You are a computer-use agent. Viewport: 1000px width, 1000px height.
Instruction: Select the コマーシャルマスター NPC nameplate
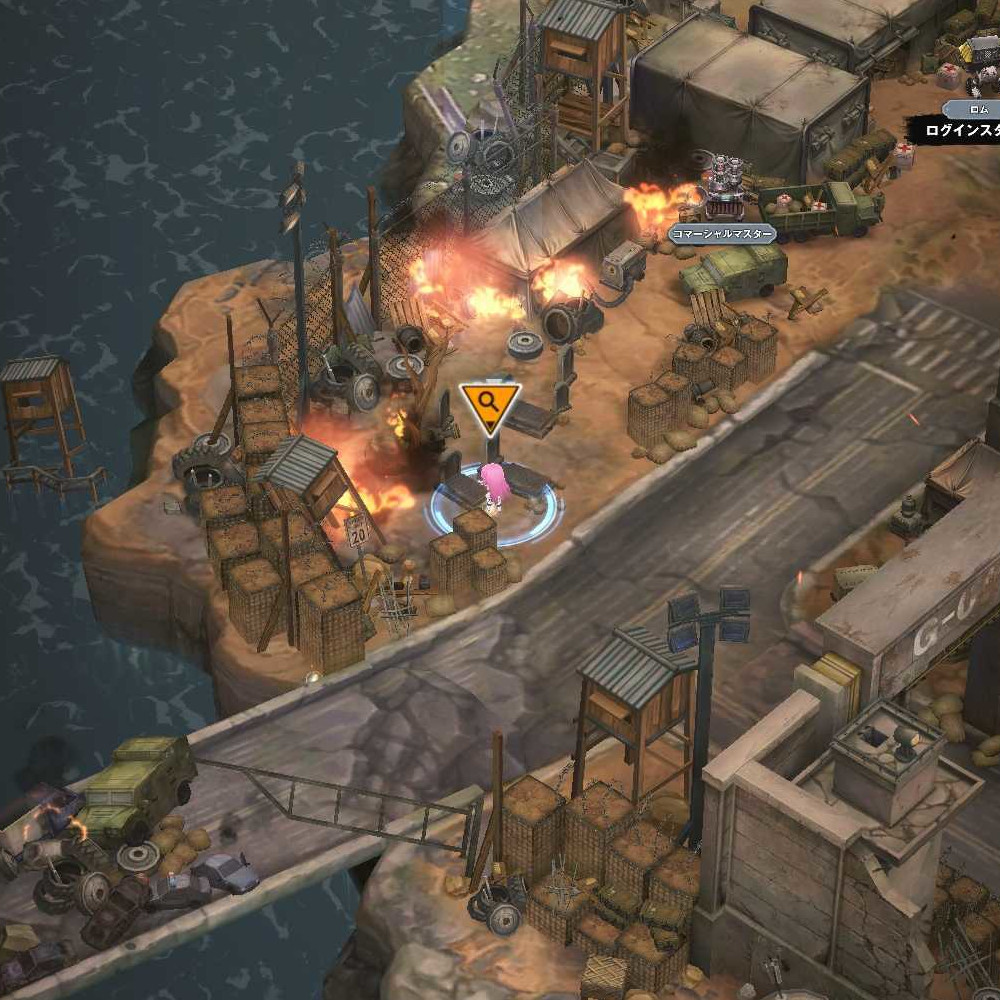click(x=722, y=234)
